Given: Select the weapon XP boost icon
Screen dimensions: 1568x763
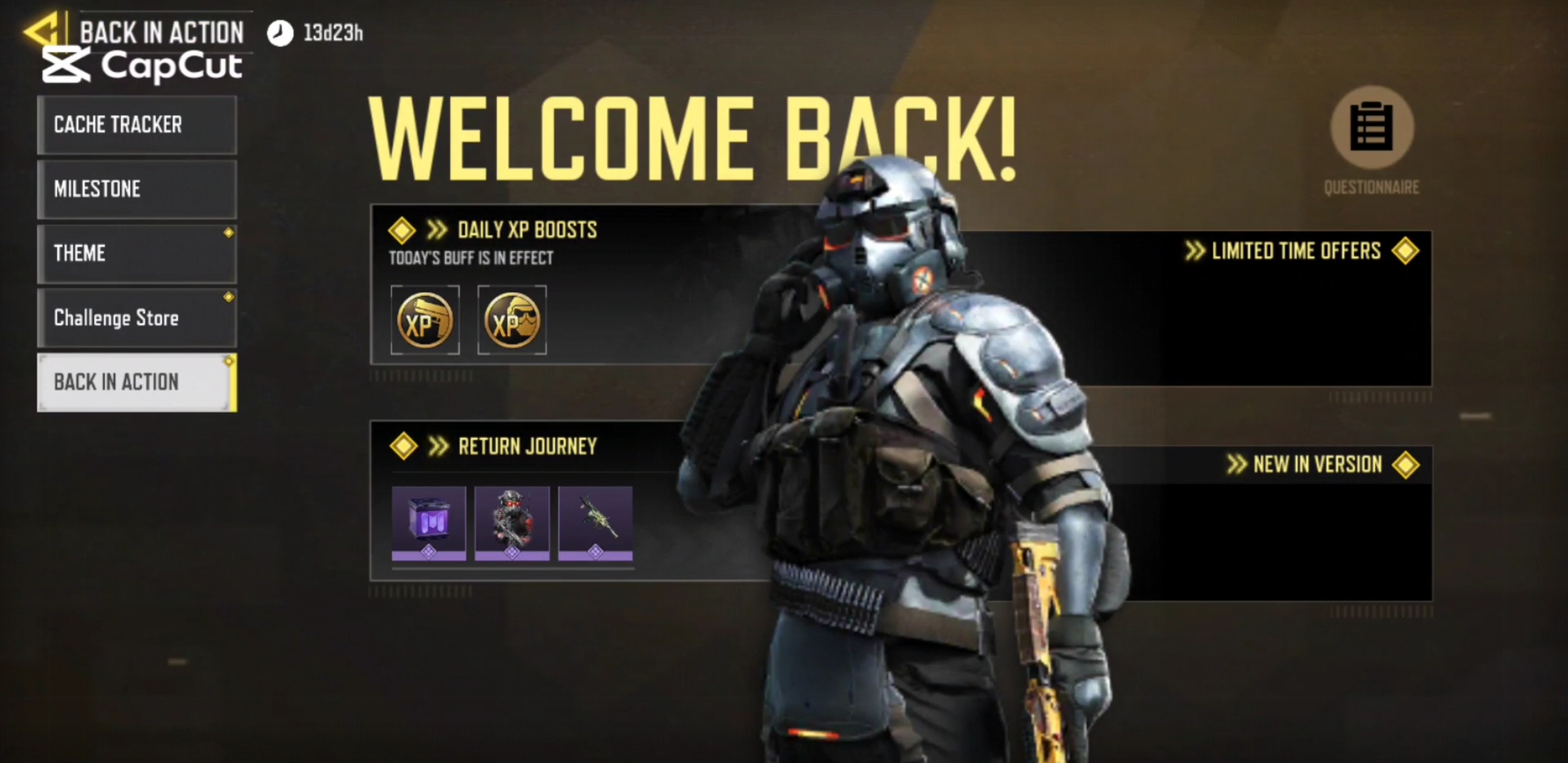Looking at the screenshot, I should (x=425, y=321).
